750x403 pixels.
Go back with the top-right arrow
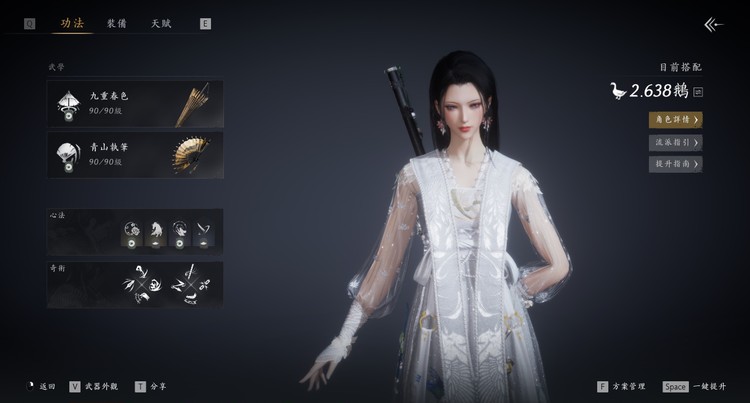pyautogui.click(x=713, y=25)
